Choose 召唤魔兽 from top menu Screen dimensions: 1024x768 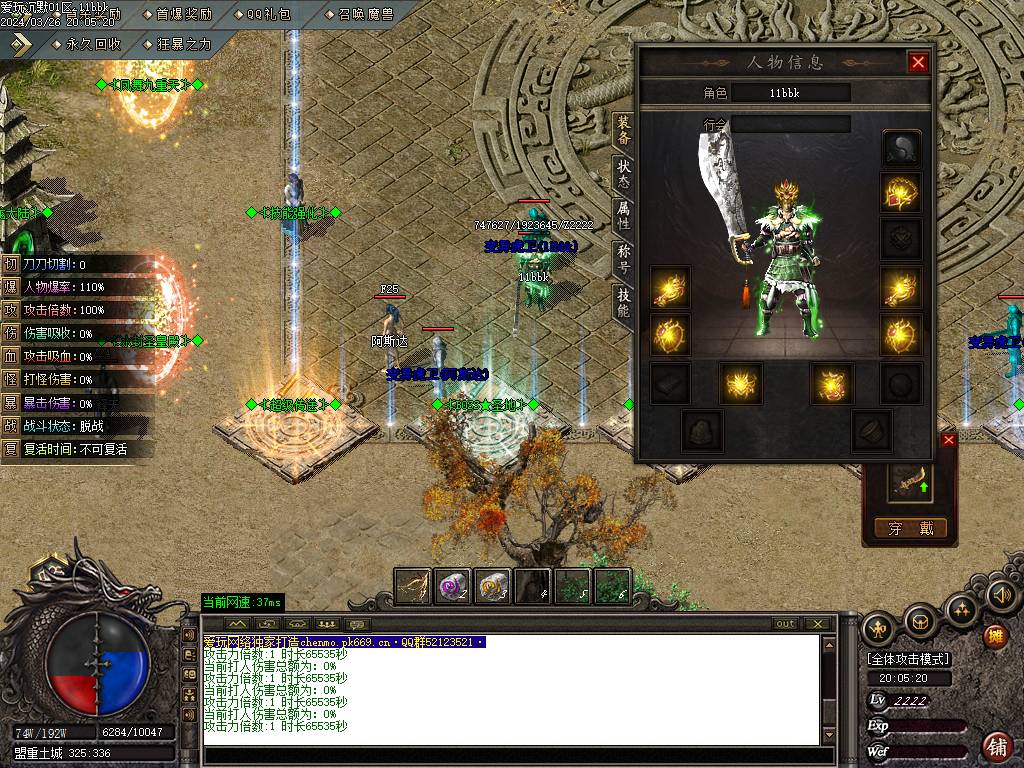[x=360, y=14]
